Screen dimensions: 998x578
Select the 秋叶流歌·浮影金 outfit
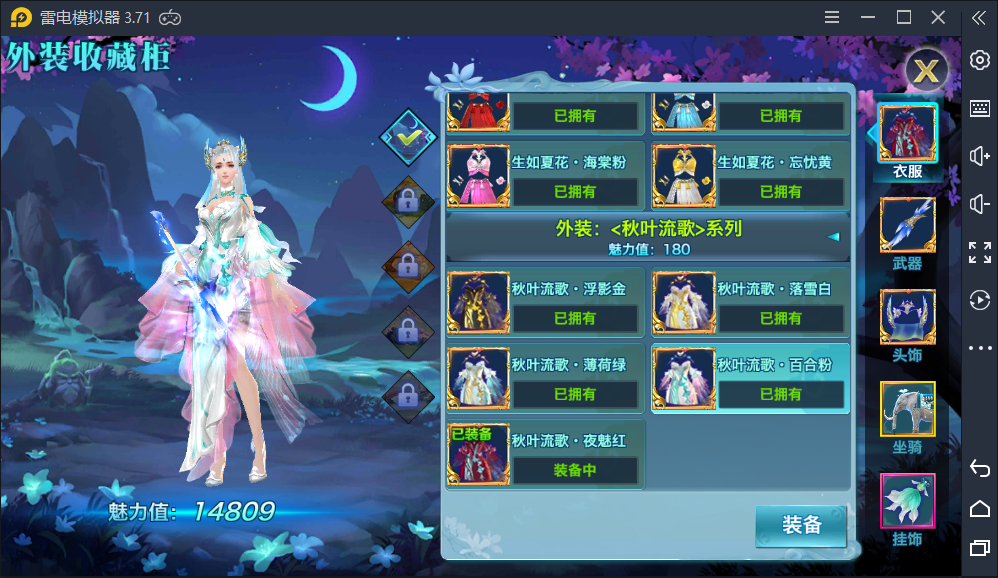coord(545,301)
